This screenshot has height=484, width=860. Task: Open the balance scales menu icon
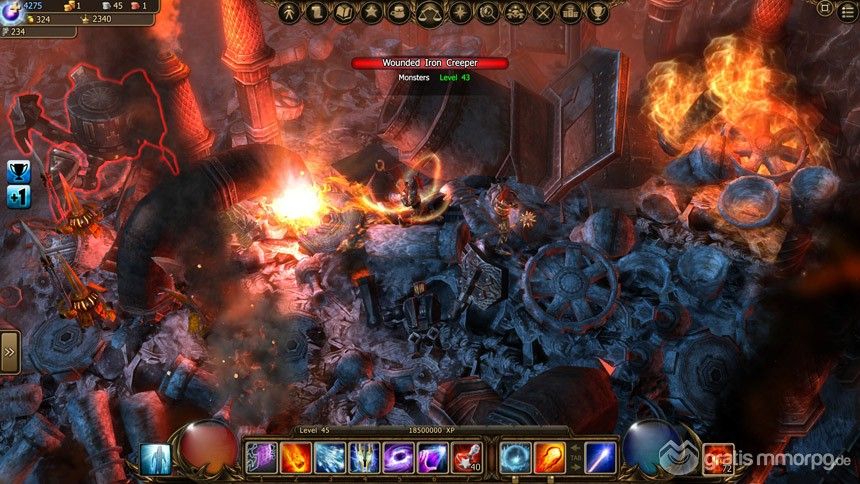pos(431,12)
